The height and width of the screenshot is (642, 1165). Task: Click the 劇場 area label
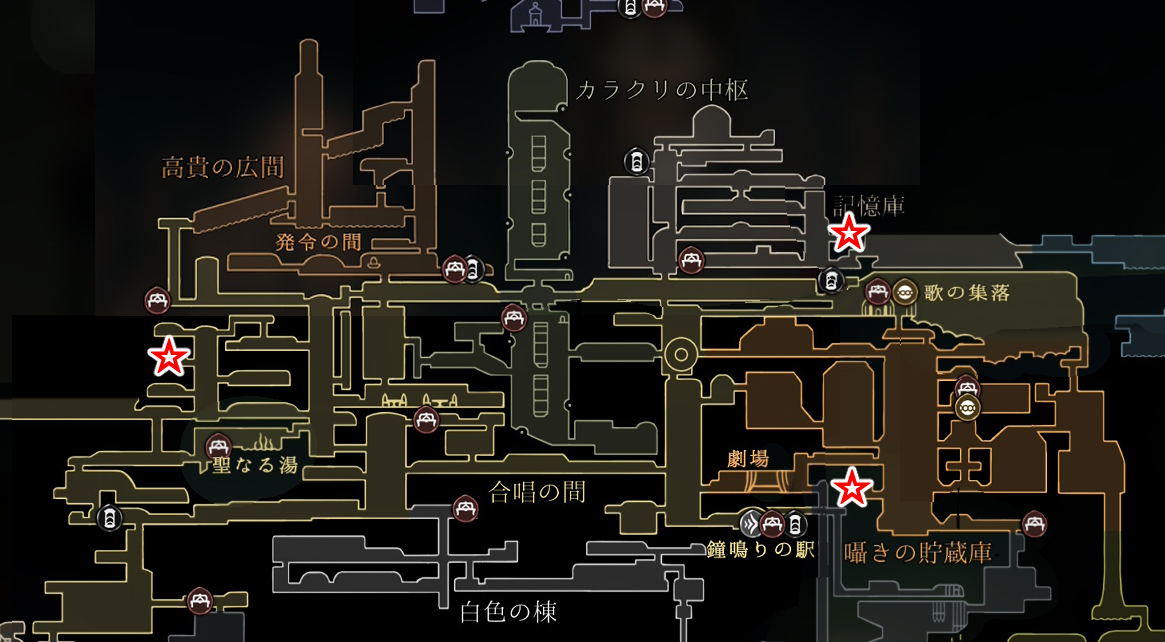749,459
